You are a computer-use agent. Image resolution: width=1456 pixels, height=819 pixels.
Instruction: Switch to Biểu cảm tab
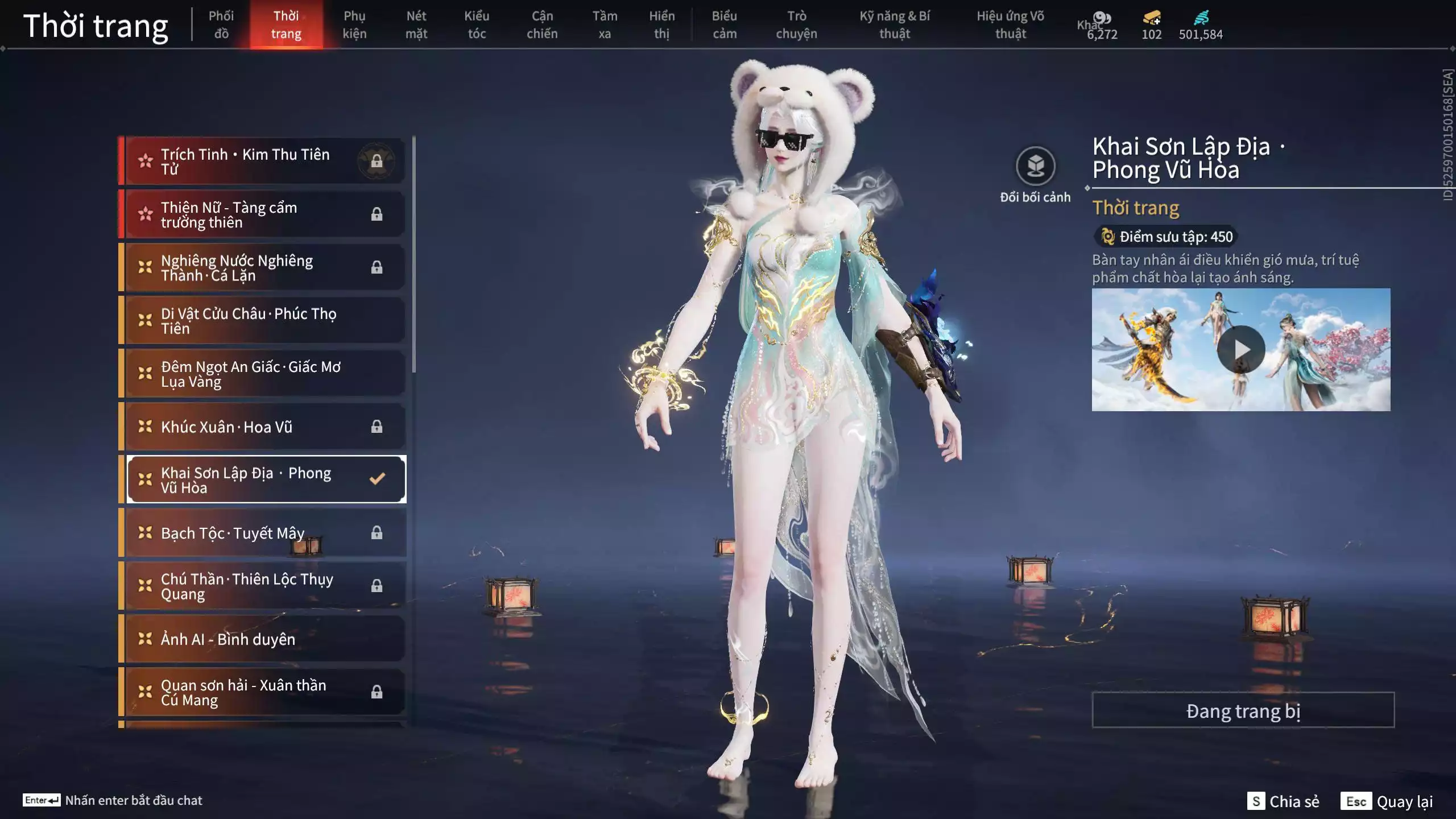click(x=725, y=24)
